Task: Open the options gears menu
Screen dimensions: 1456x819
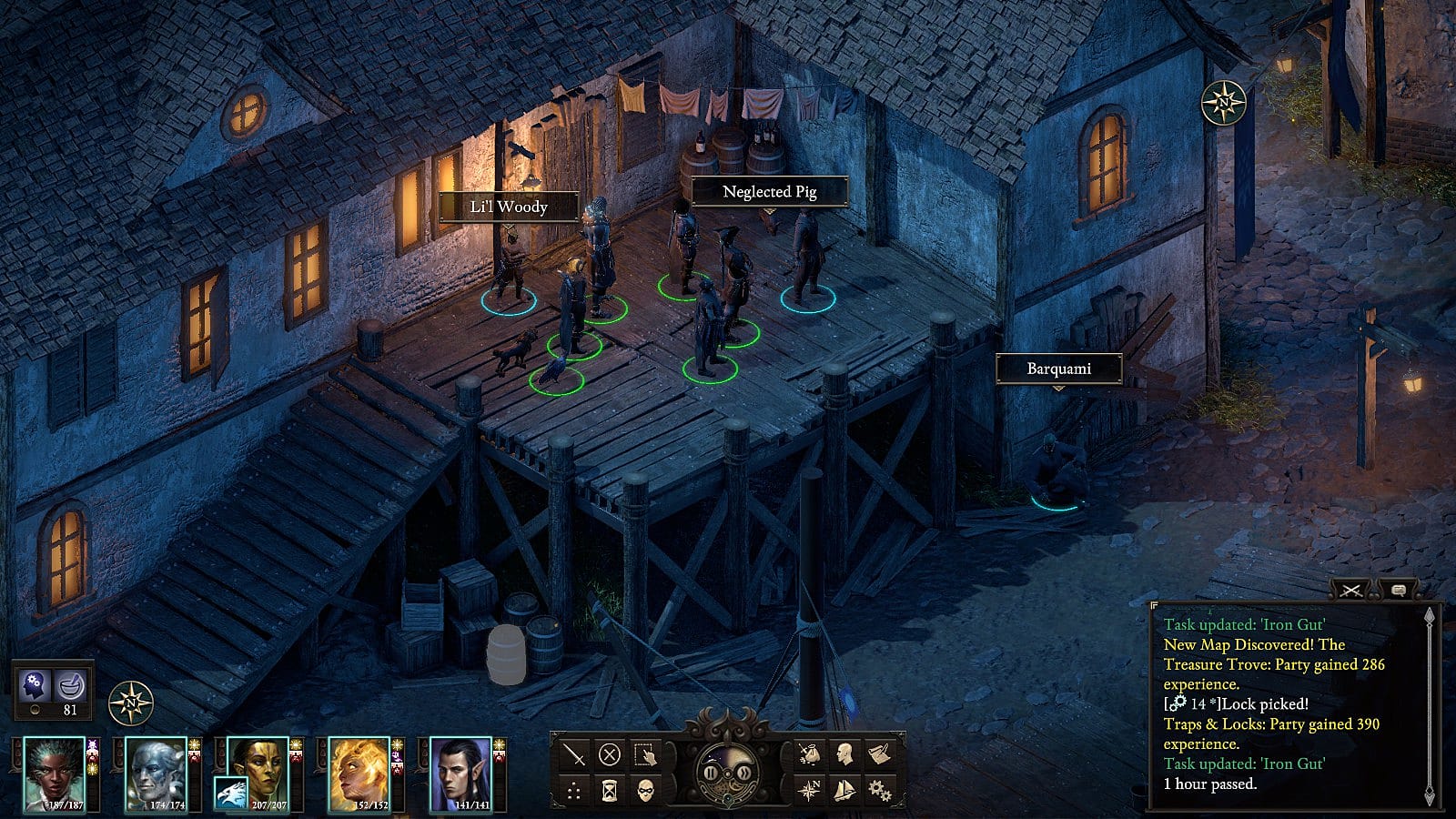Action: click(879, 790)
